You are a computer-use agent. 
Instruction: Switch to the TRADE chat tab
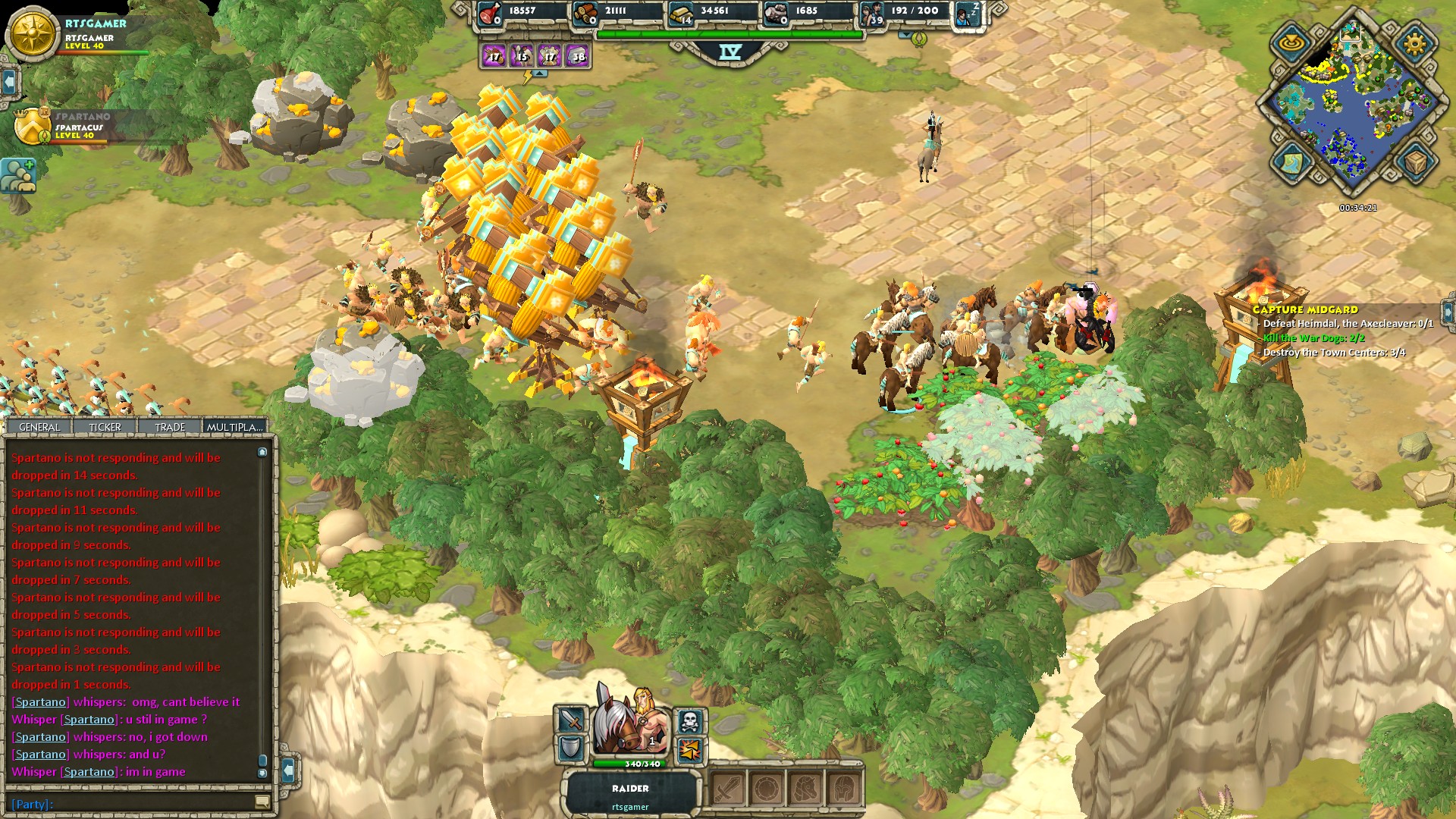169,426
